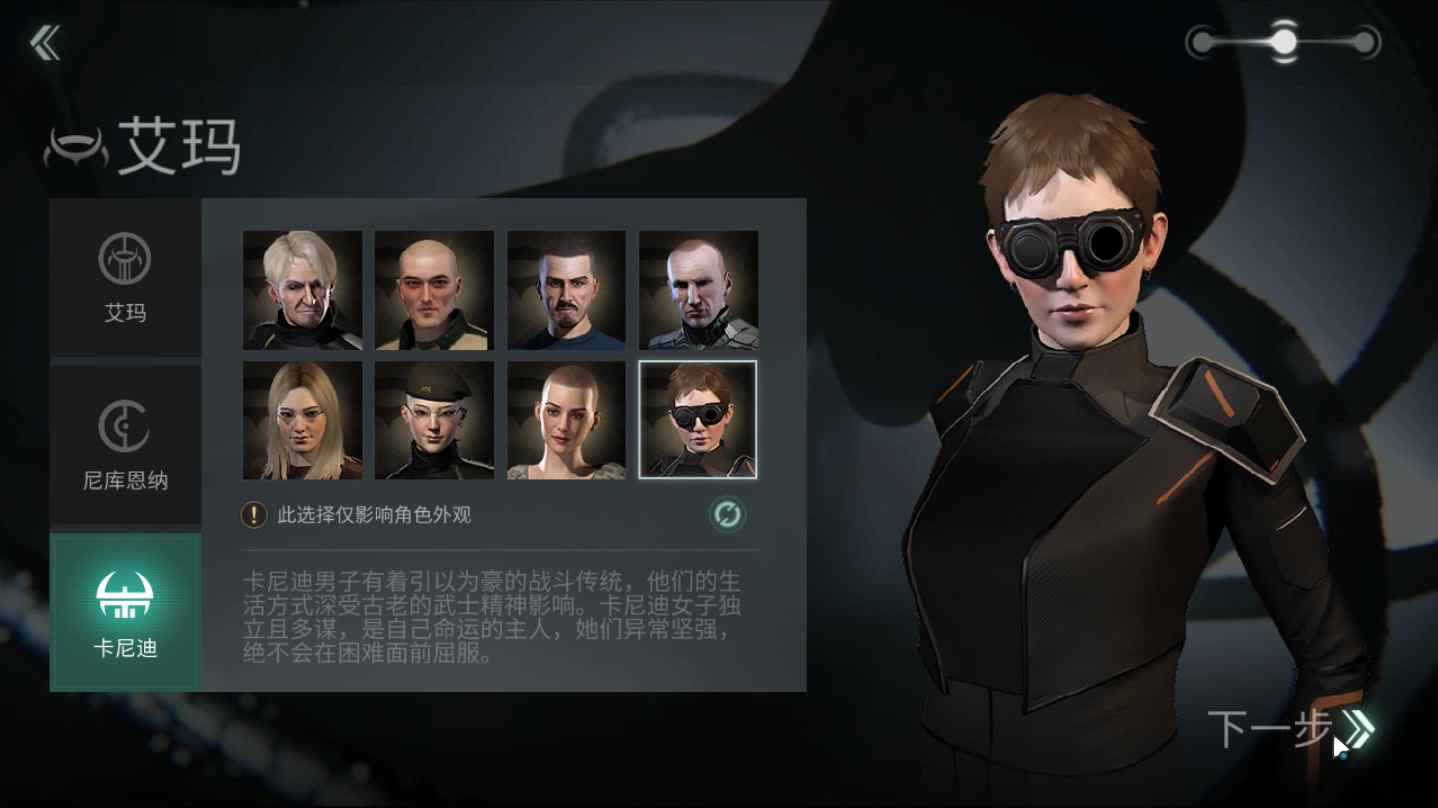The image size is (1438, 808).
Task: Select the woman with goggles portrait
Action: (x=698, y=420)
